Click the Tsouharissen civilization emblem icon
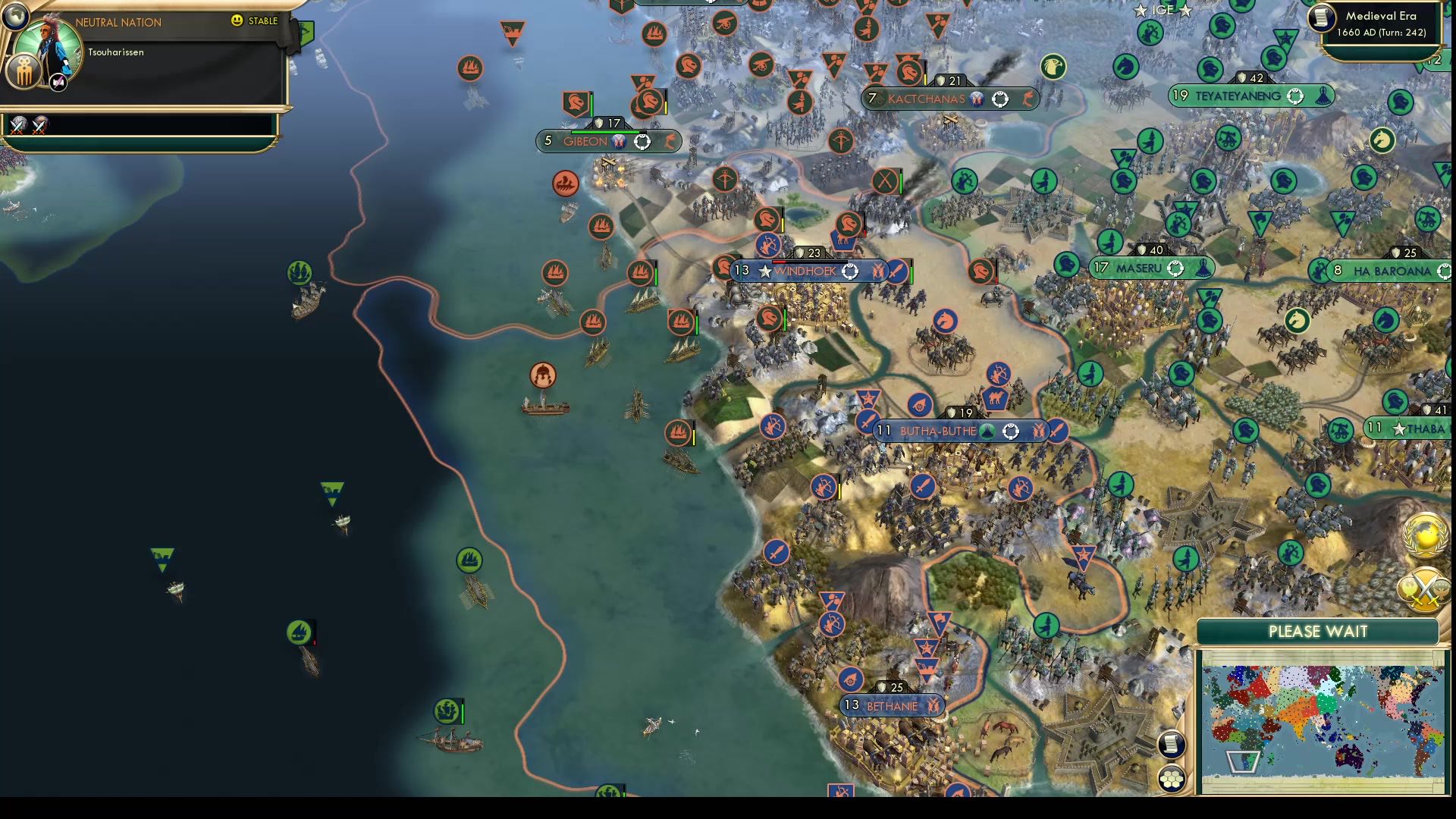This screenshot has height=819, width=1456. (24, 72)
